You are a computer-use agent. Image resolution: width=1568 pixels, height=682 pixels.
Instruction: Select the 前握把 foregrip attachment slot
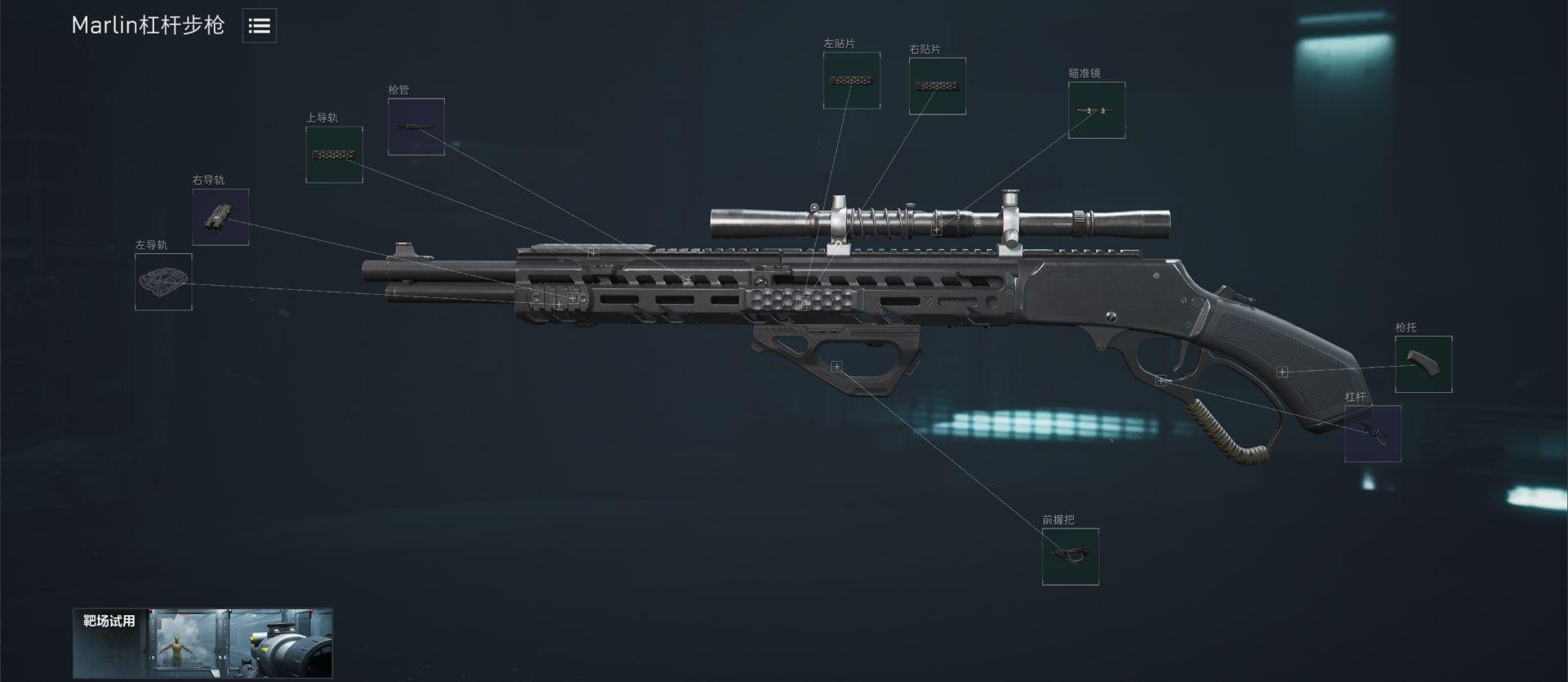pyautogui.click(x=1070, y=556)
